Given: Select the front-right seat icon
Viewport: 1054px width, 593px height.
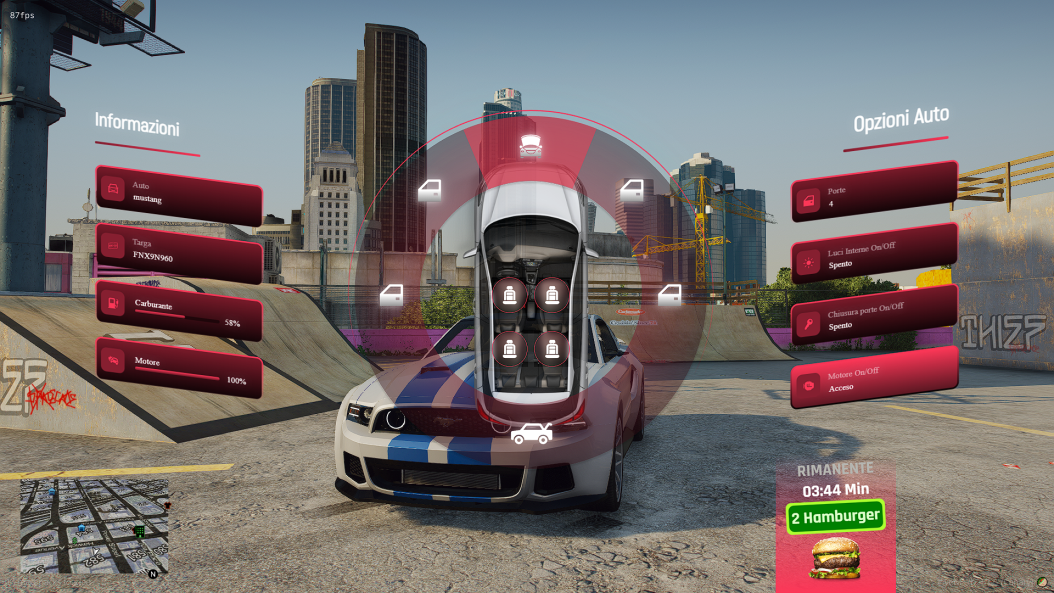Looking at the screenshot, I should pos(549,294).
